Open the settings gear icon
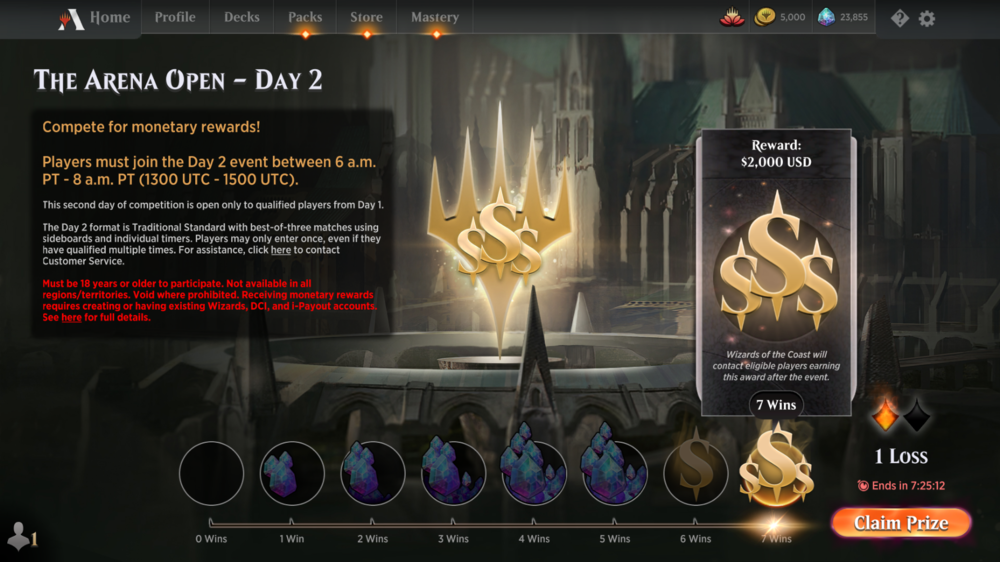 pos(927,18)
